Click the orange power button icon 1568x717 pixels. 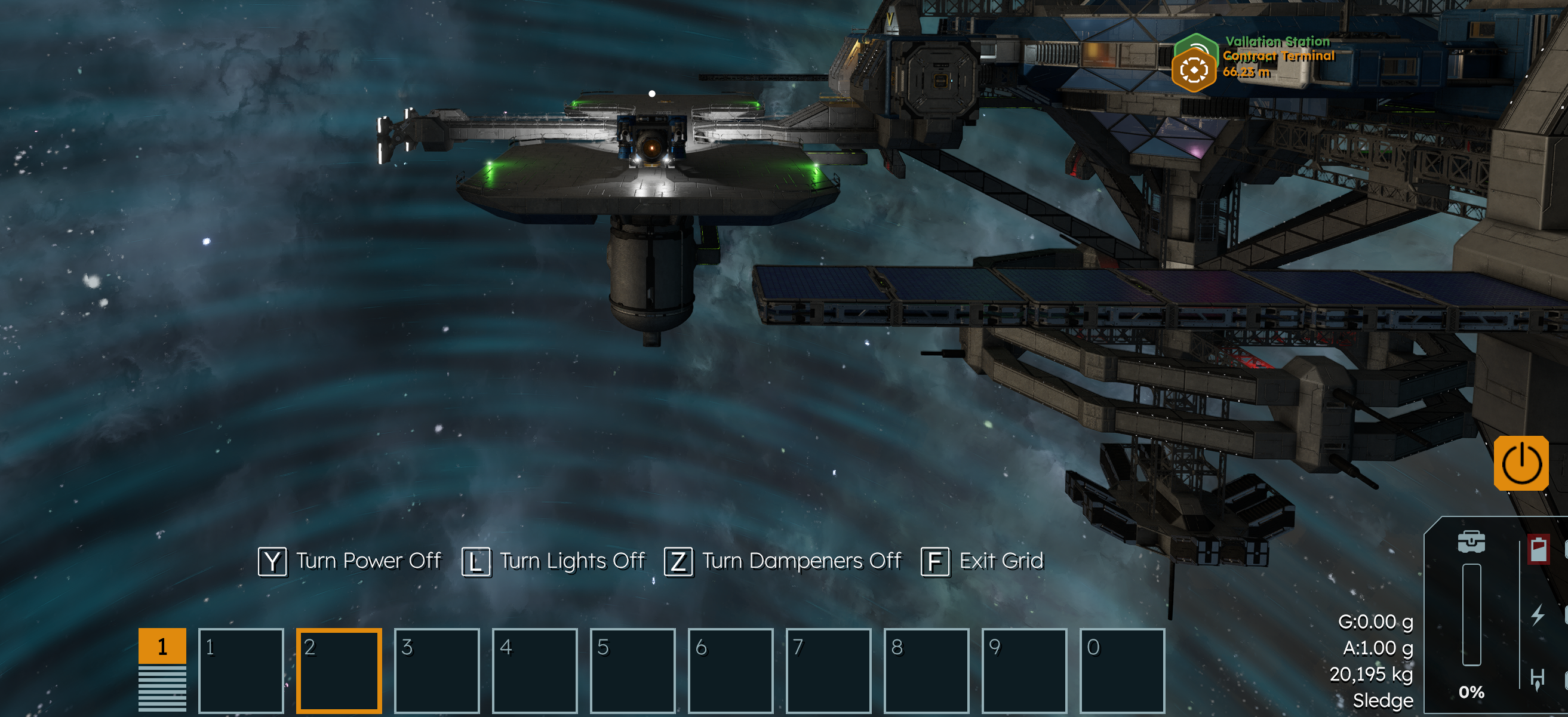tap(1520, 463)
